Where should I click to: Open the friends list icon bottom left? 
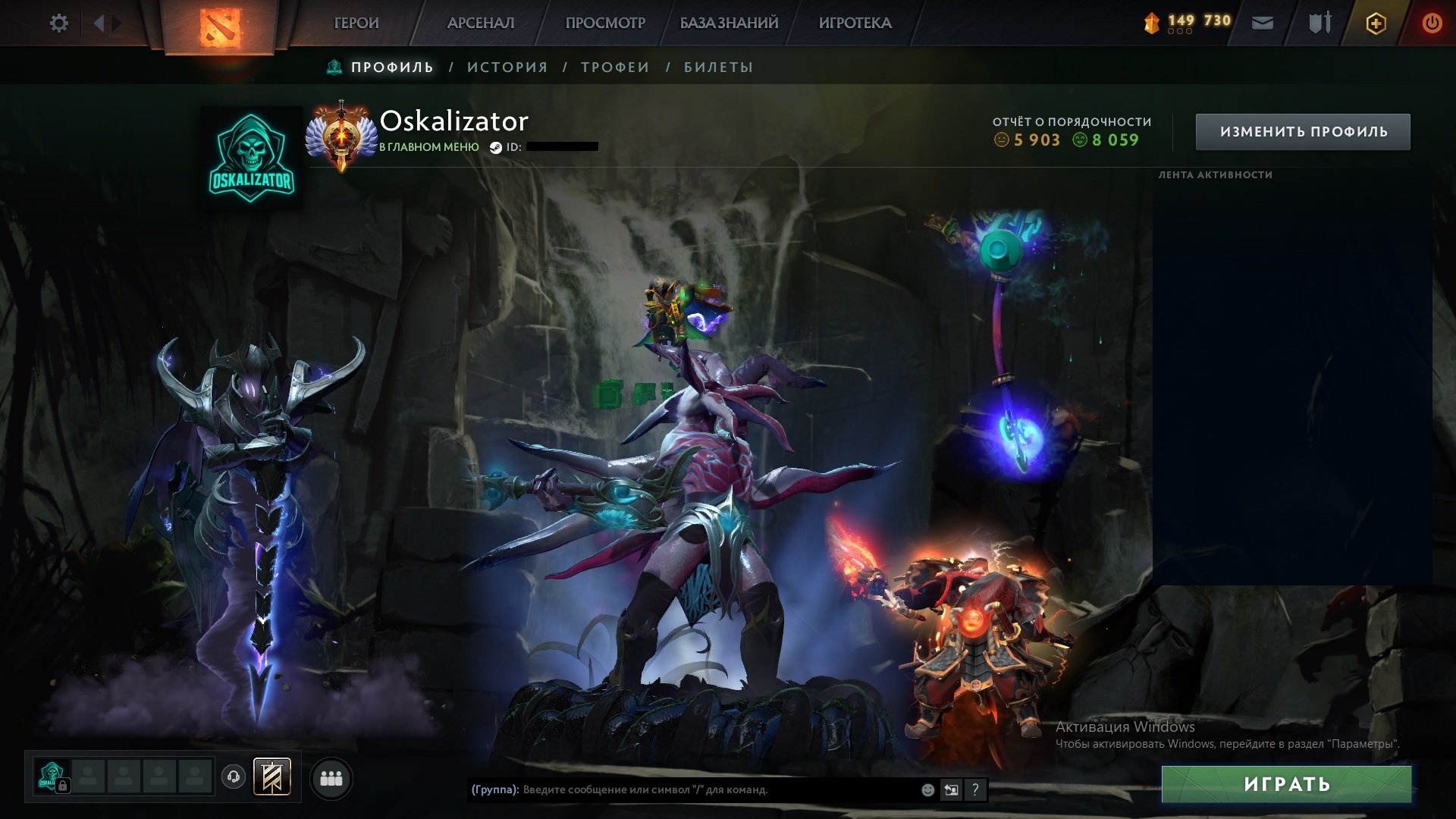(331, 778)
